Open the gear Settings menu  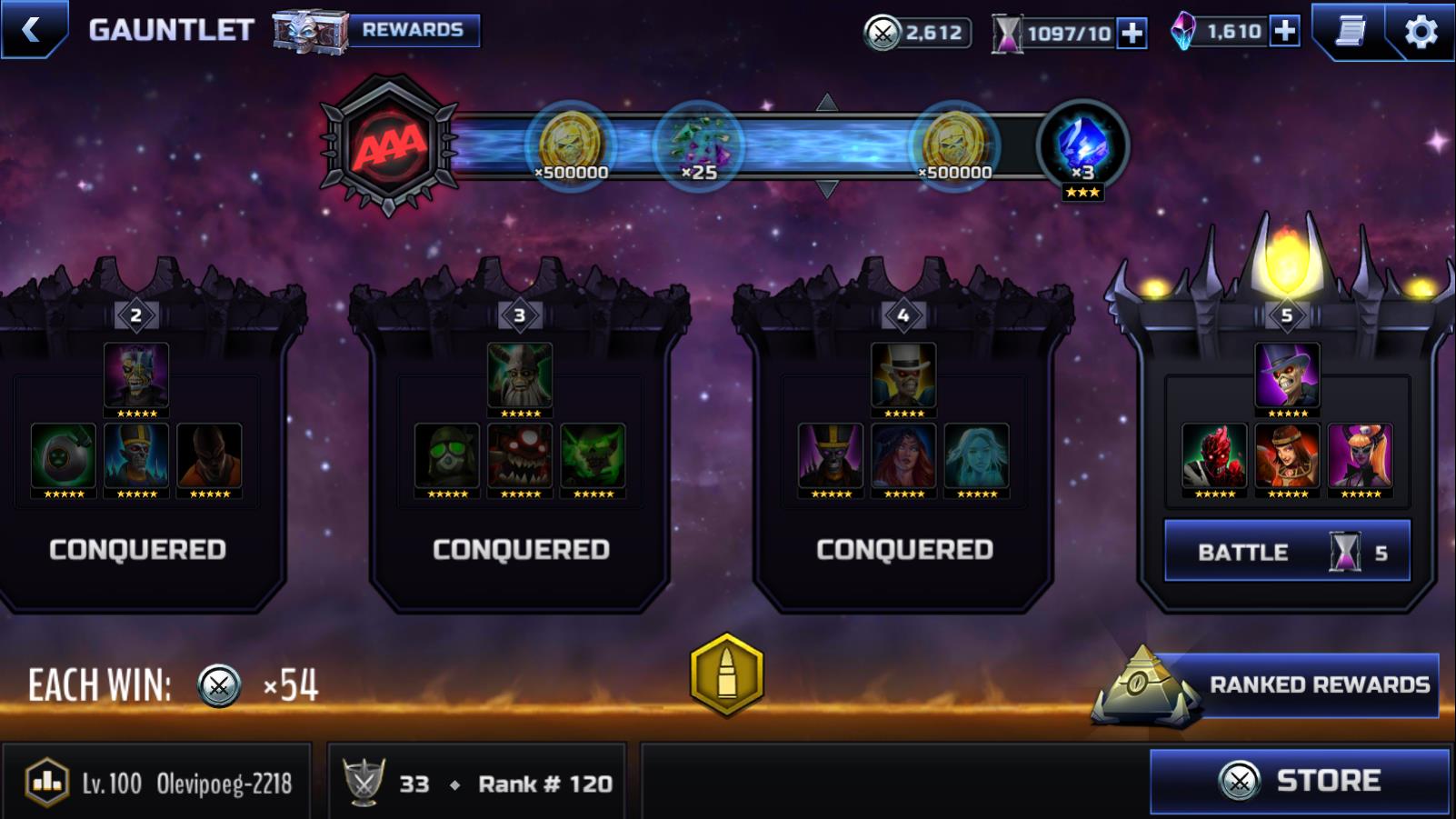coord(1421,32)
